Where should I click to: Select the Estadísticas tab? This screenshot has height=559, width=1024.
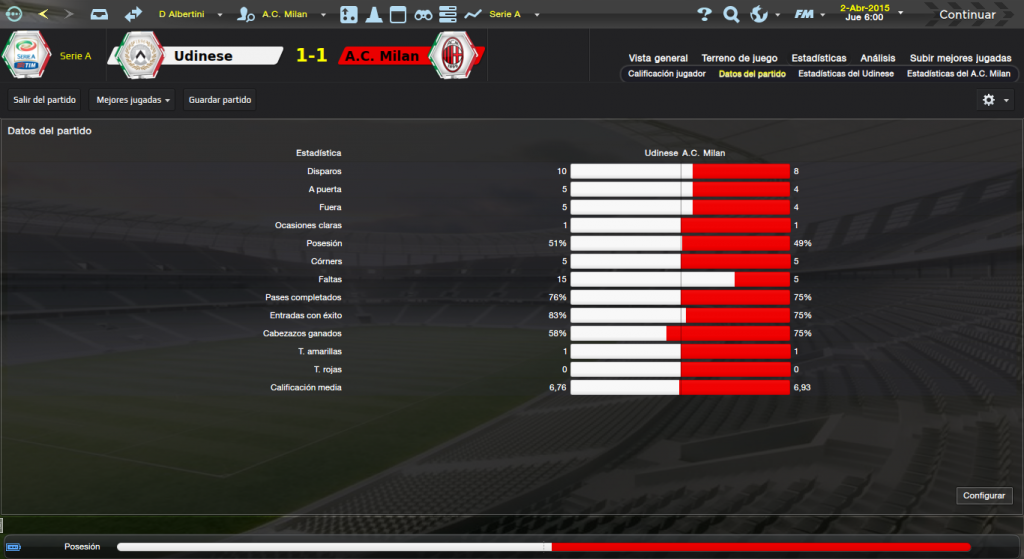click(x=818, y=58)
